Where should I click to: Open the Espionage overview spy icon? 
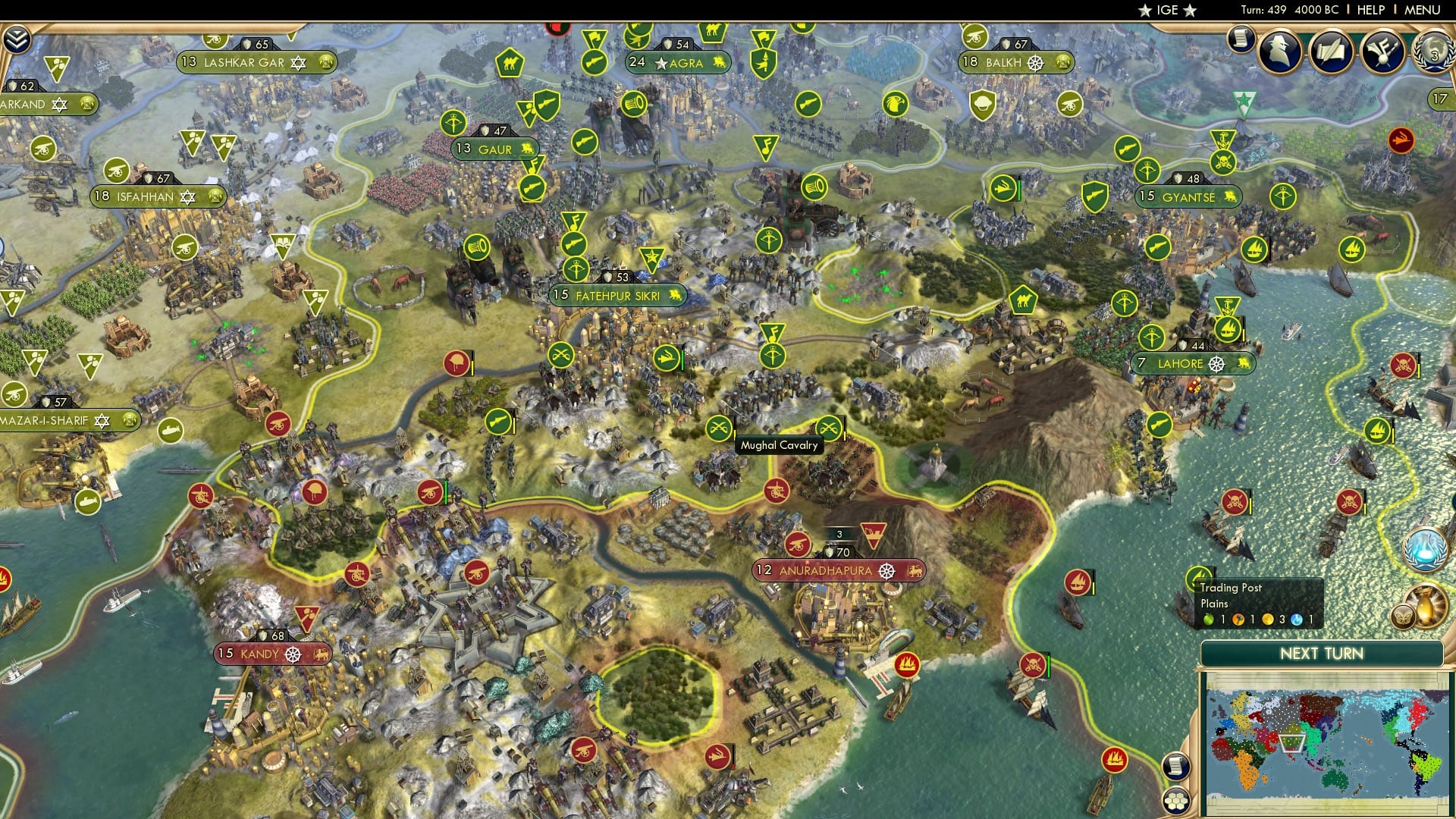tap(1279, 51)
